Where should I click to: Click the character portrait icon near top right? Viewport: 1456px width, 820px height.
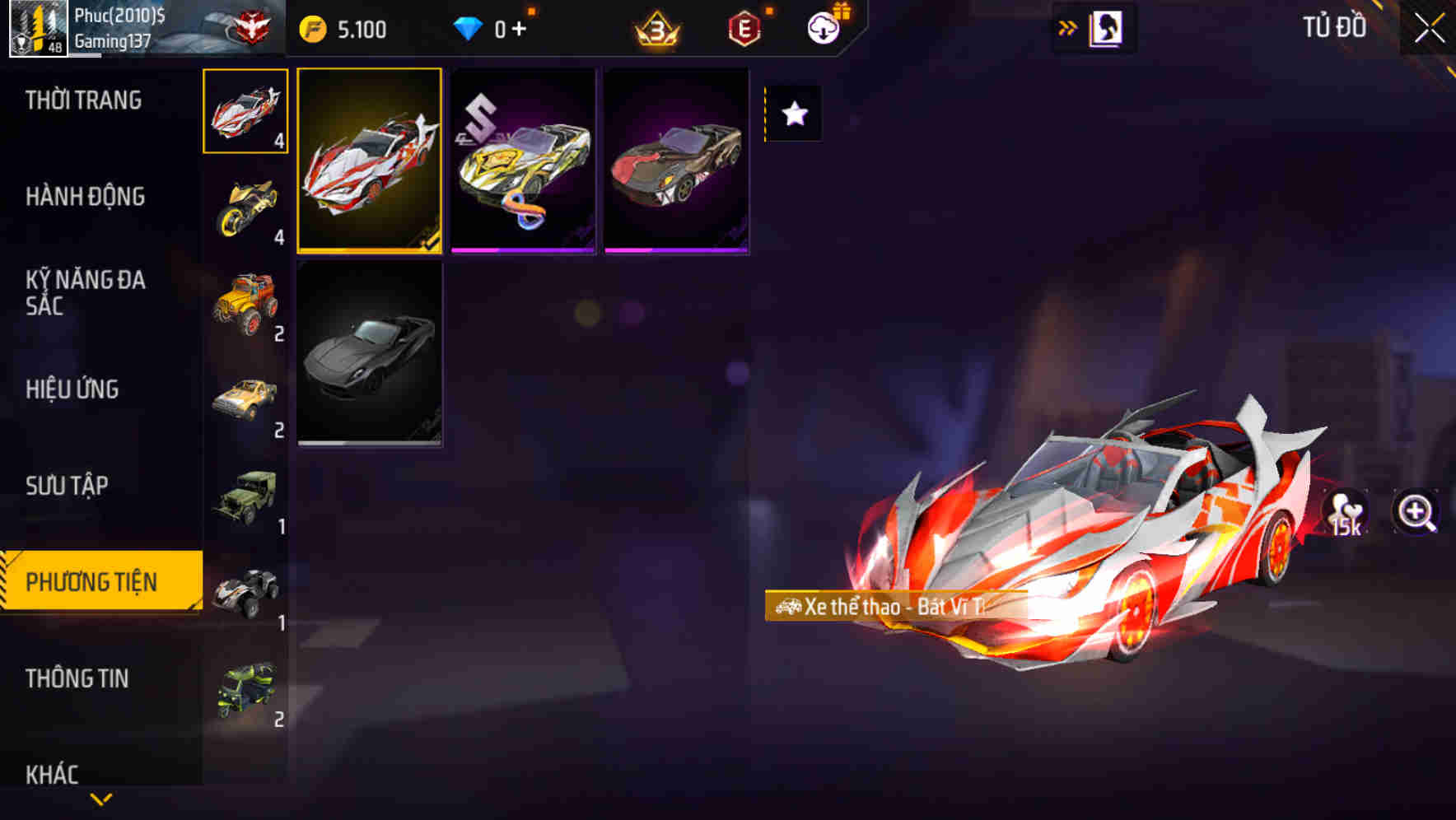(x=1107, y=26)
